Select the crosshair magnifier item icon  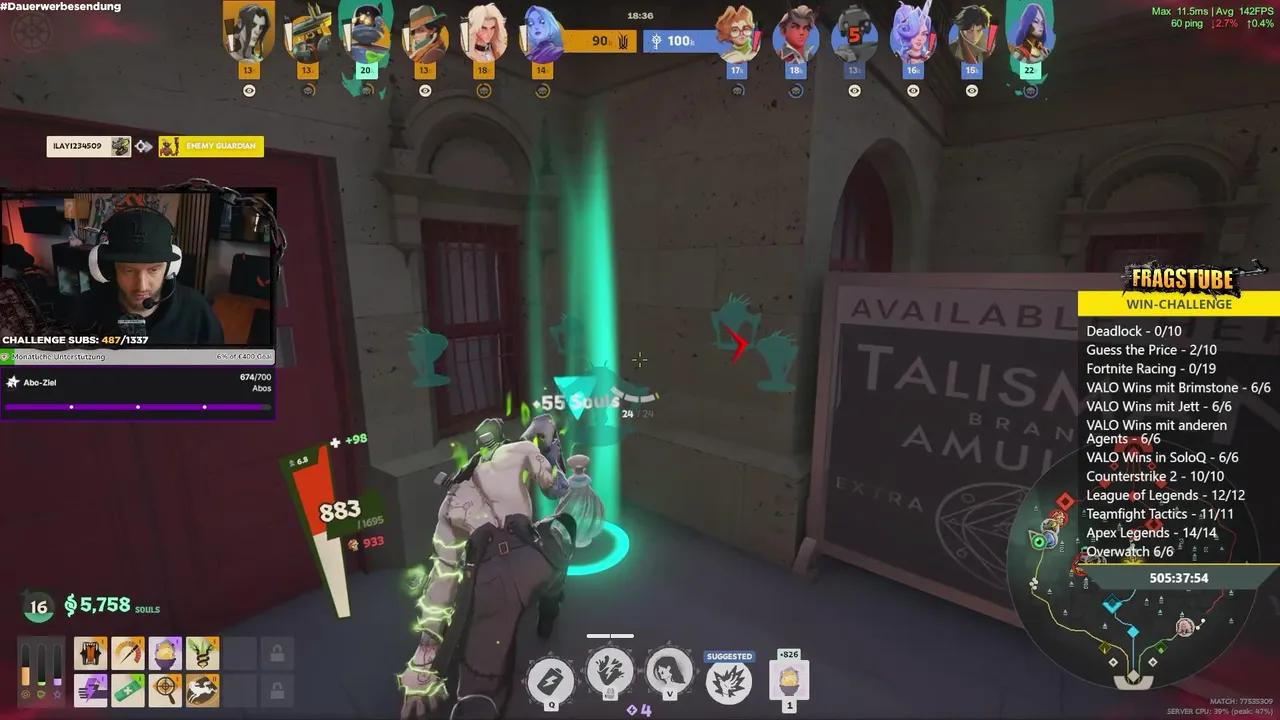165,689
